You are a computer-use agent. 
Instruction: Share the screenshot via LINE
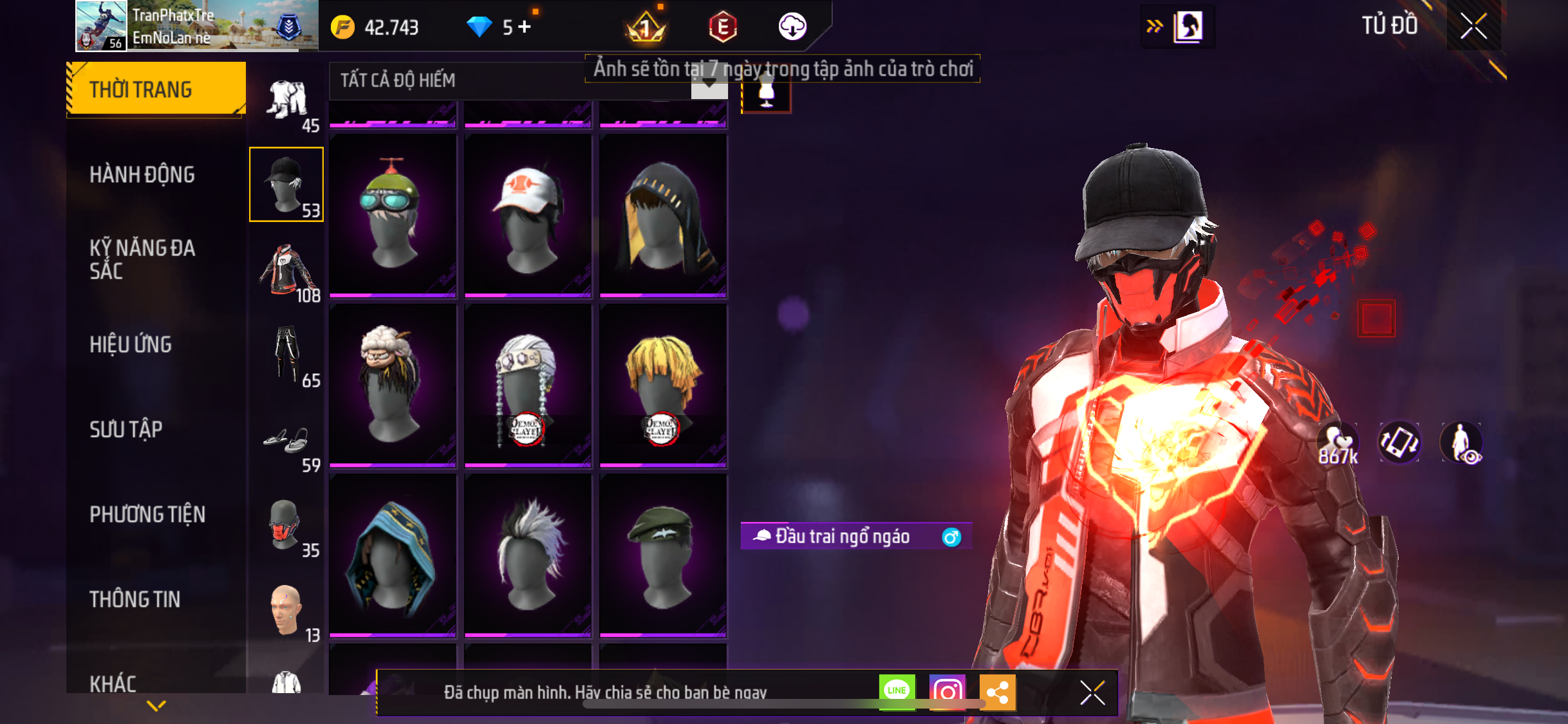click(x=897, y=692)
